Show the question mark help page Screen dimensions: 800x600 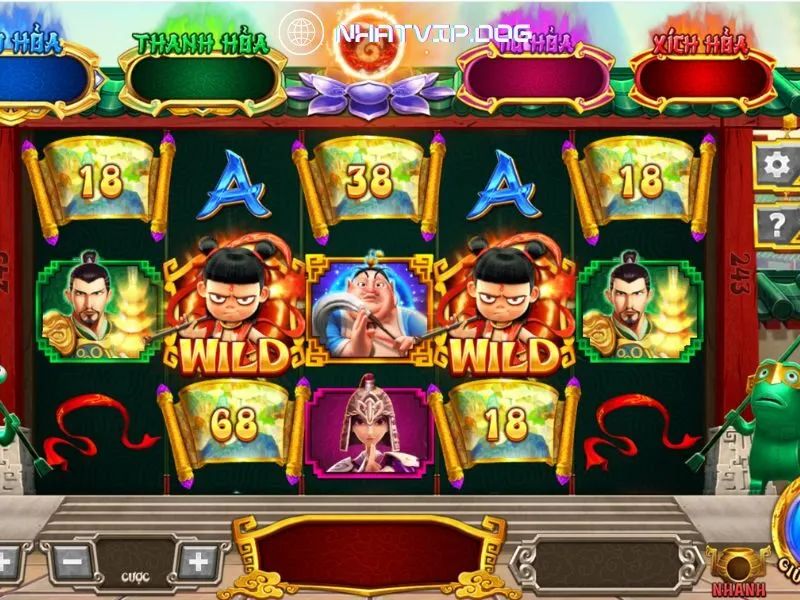(x=778, y=224)
